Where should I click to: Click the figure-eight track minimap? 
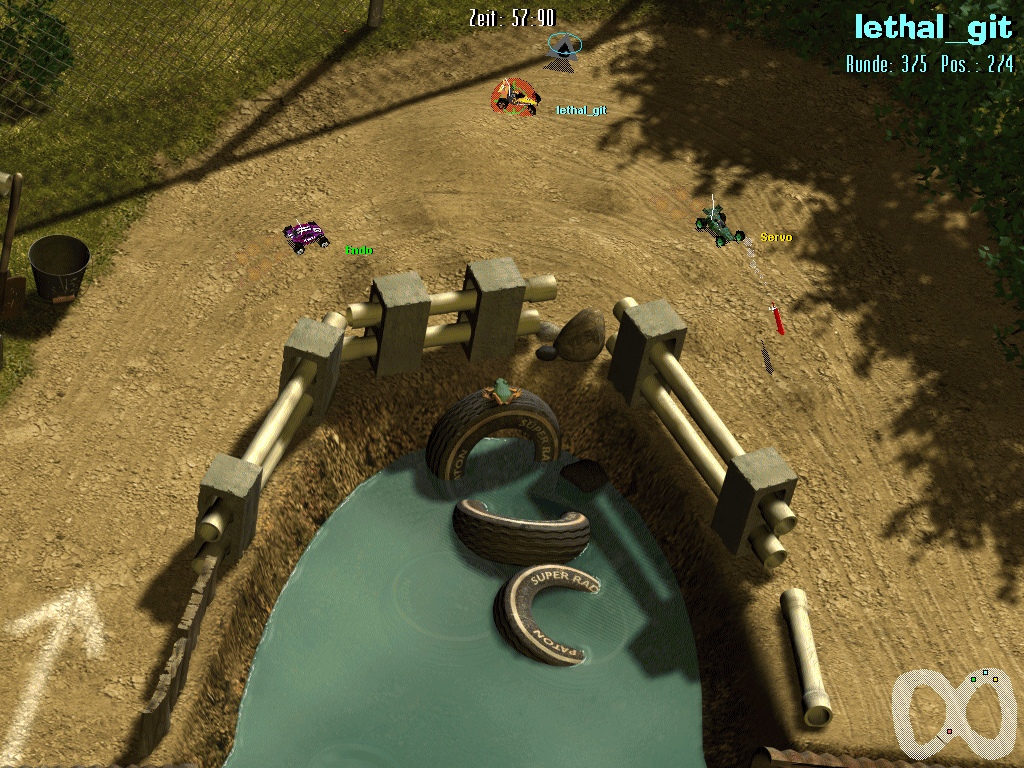[x=951, y=712]
